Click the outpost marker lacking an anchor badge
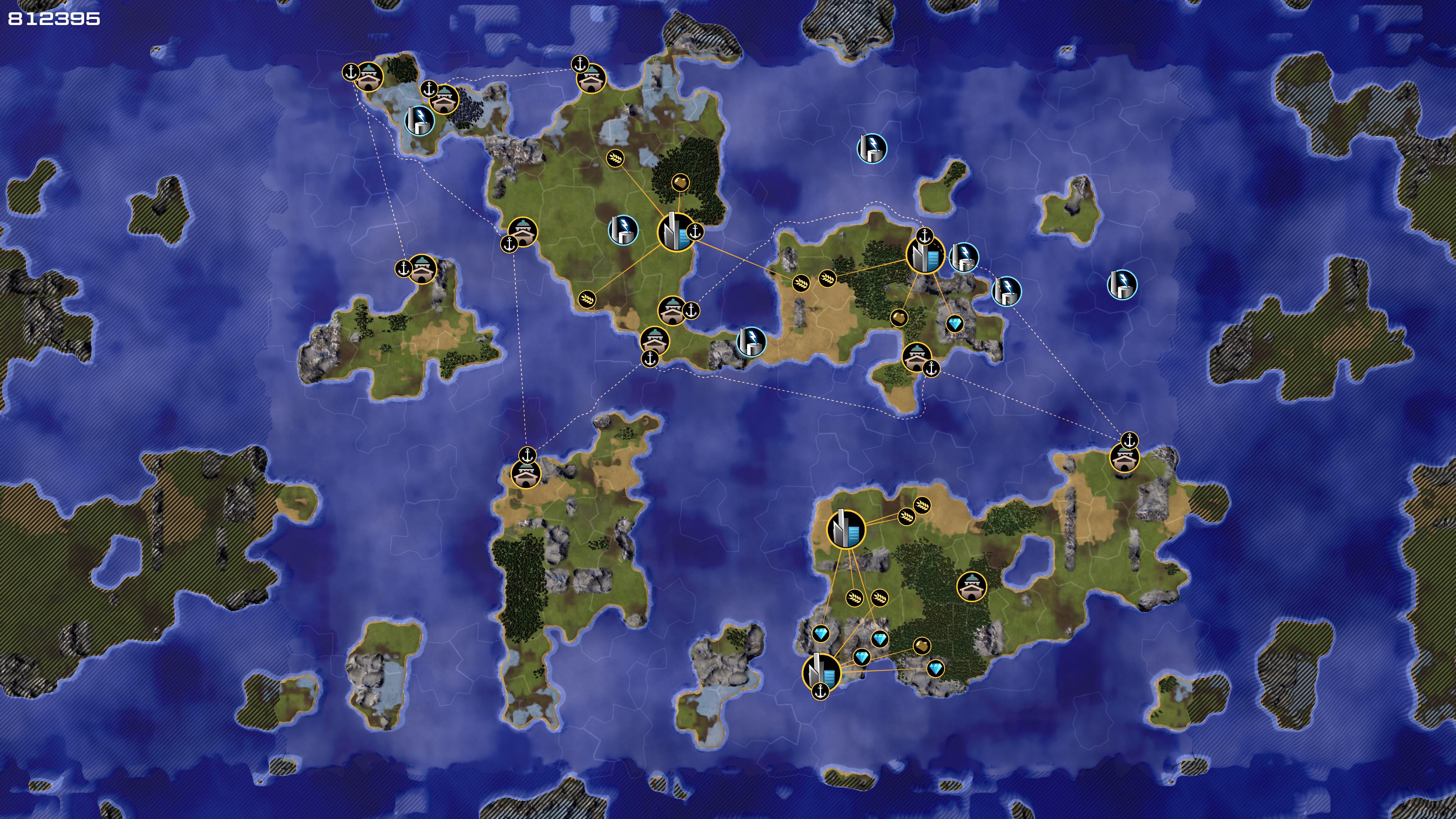1456x819 pixels. point(971,586)
